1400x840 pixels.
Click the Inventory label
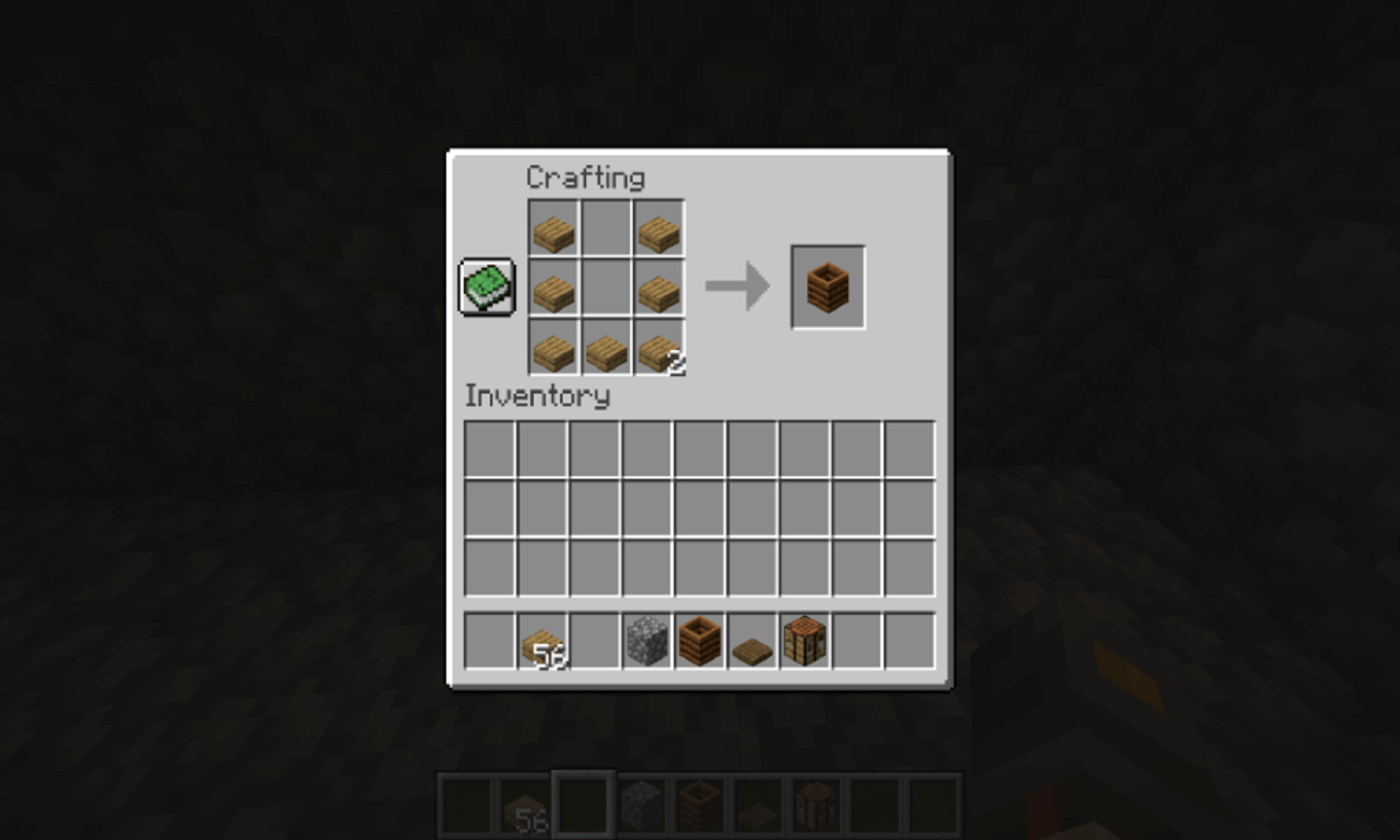point(537,396)
